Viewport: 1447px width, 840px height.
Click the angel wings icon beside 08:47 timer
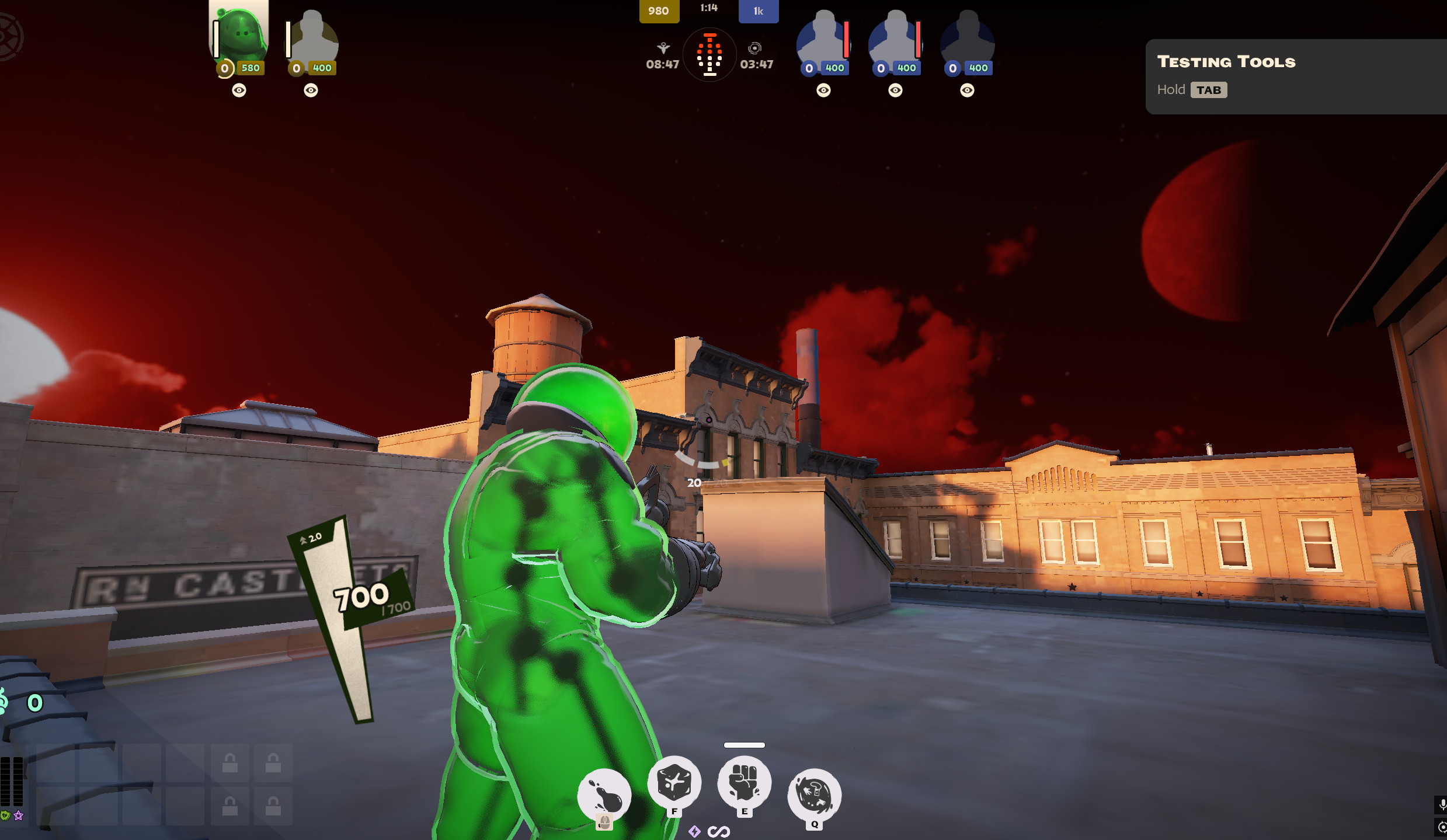(x=663, y=48)
